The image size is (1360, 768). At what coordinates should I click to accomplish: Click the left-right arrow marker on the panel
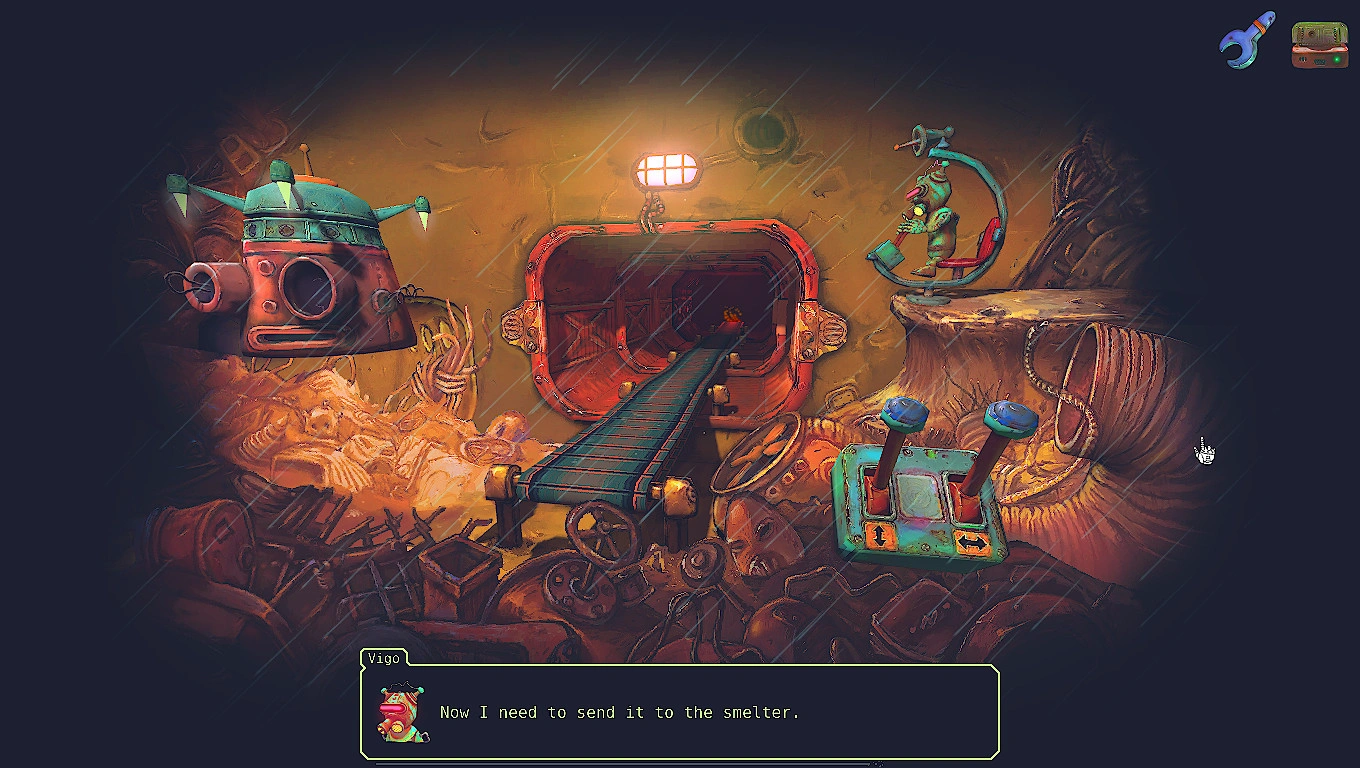pyautogui.click(x=974, y=540)
